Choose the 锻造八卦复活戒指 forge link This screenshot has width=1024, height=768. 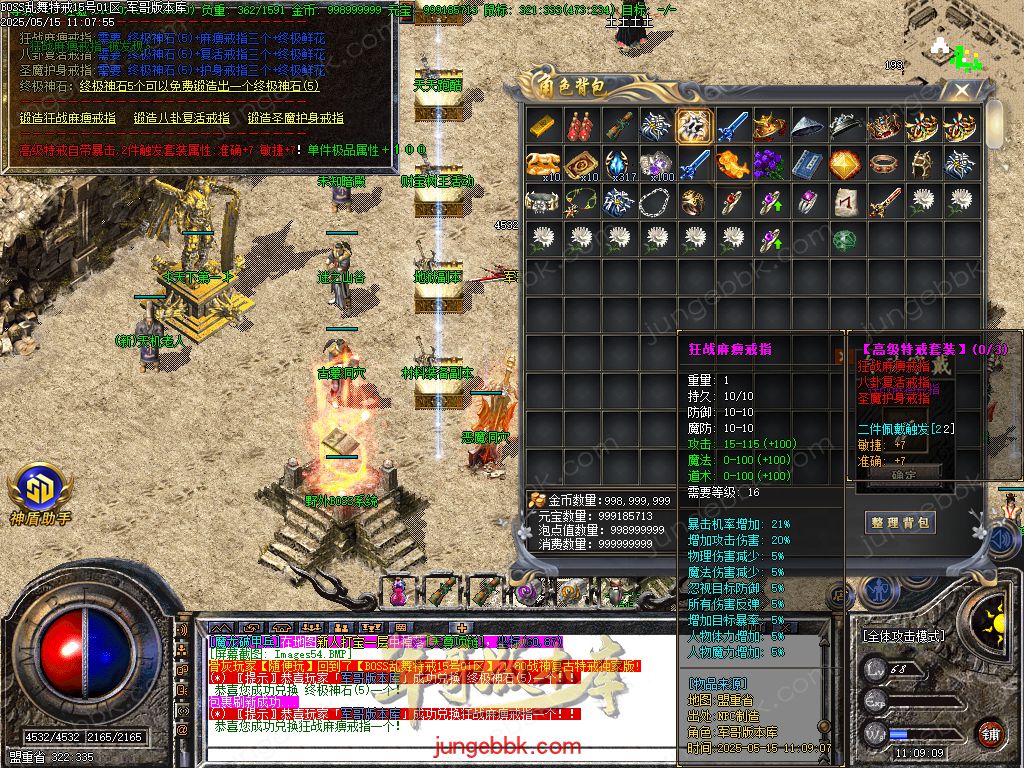(181, 118)
